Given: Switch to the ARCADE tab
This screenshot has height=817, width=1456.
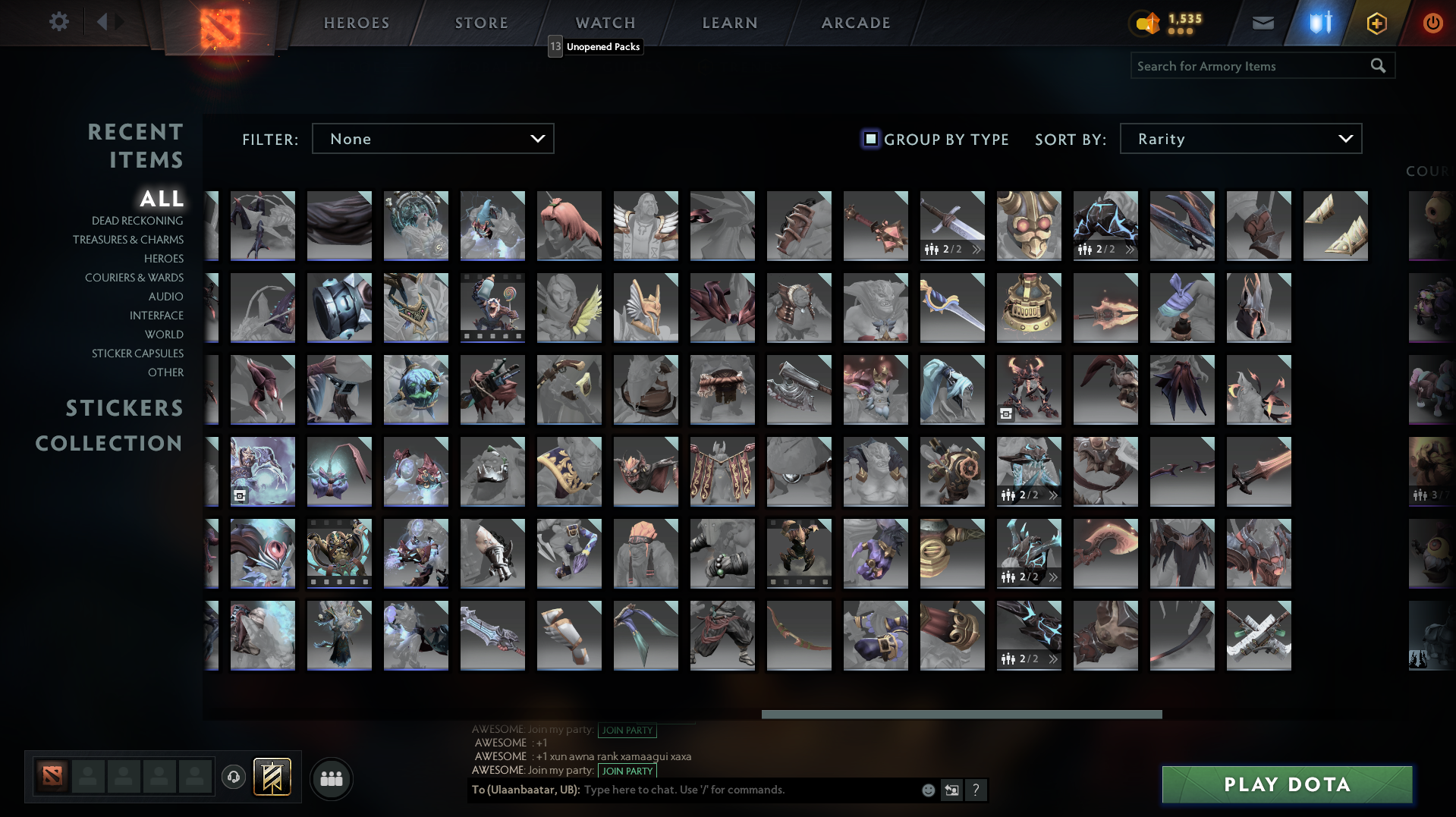Looking at the screenshot, I should [x=855, y=23].
